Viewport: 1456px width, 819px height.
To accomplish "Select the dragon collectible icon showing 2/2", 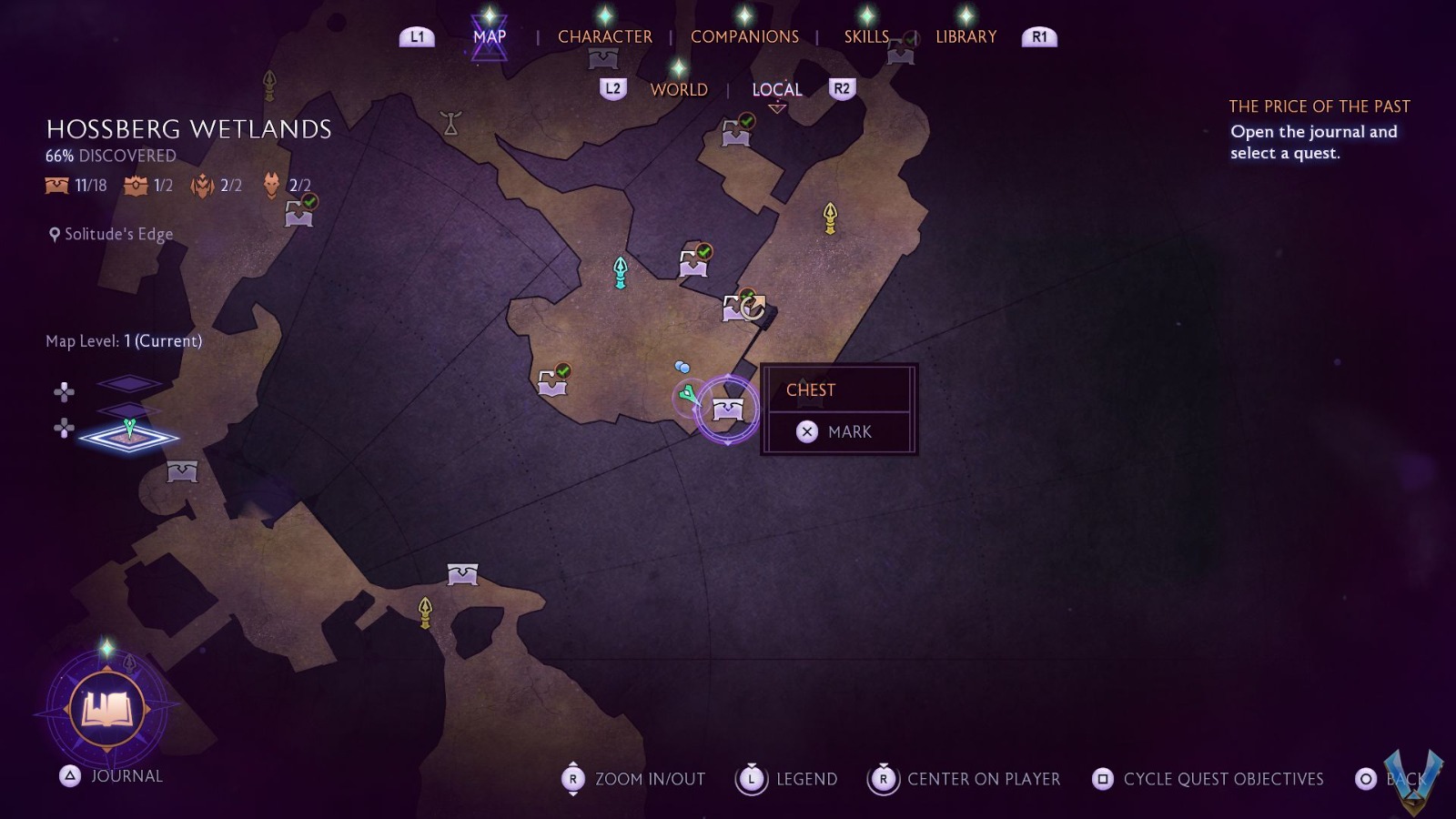I will pos(200,184).
